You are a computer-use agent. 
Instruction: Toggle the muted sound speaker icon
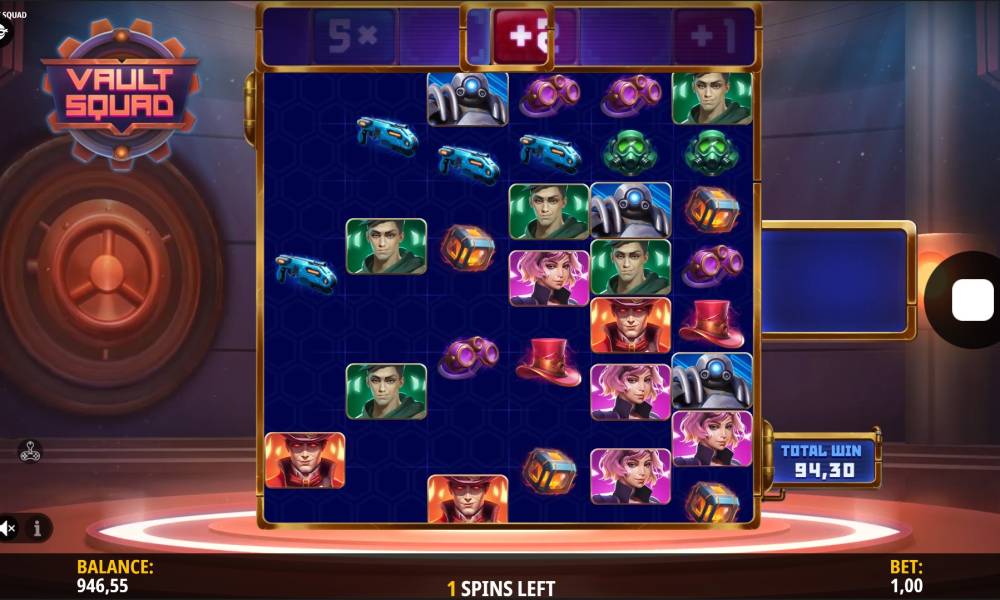(x=9, y=527)
